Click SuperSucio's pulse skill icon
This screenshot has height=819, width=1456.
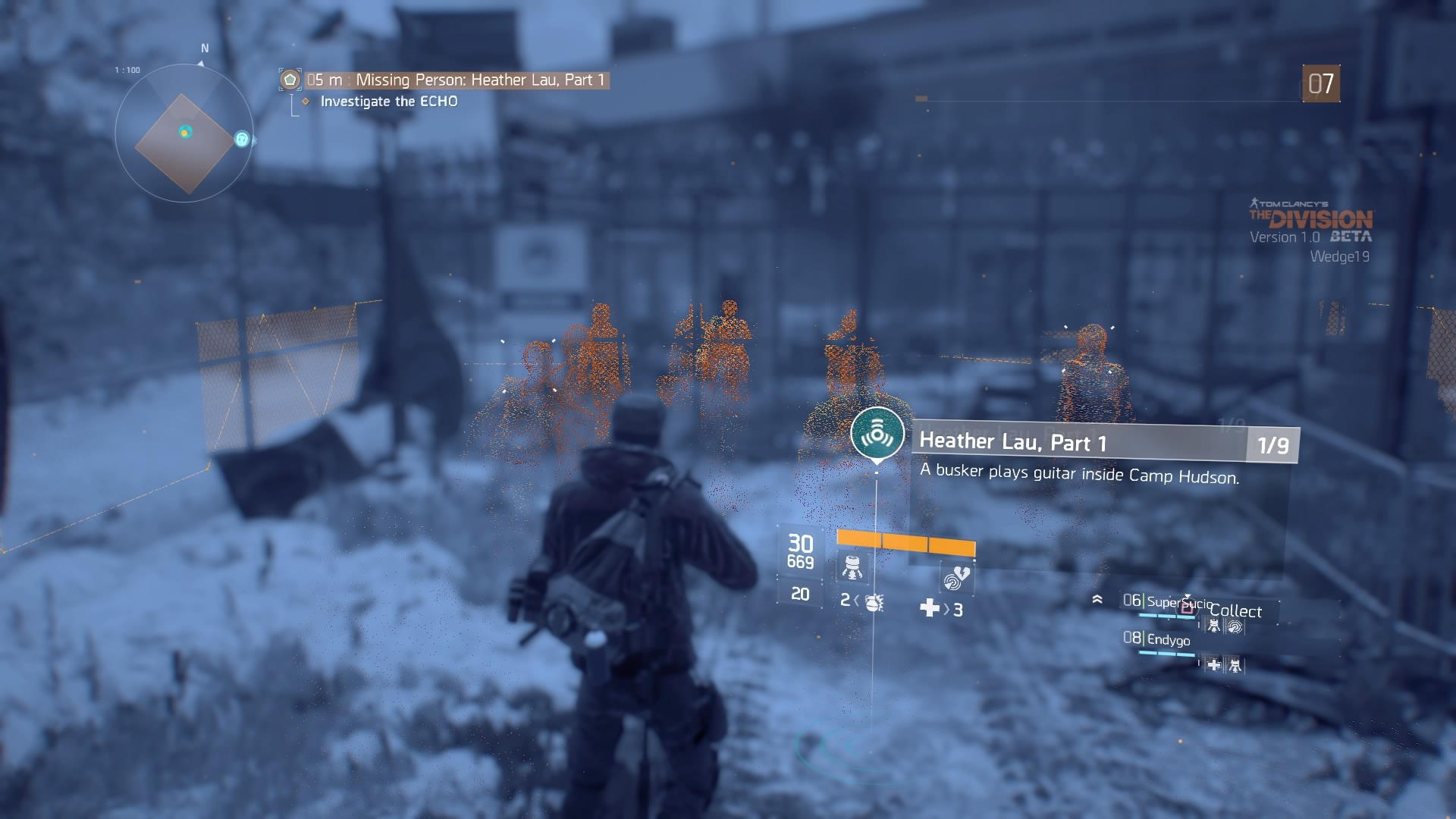click(1235, 626)
